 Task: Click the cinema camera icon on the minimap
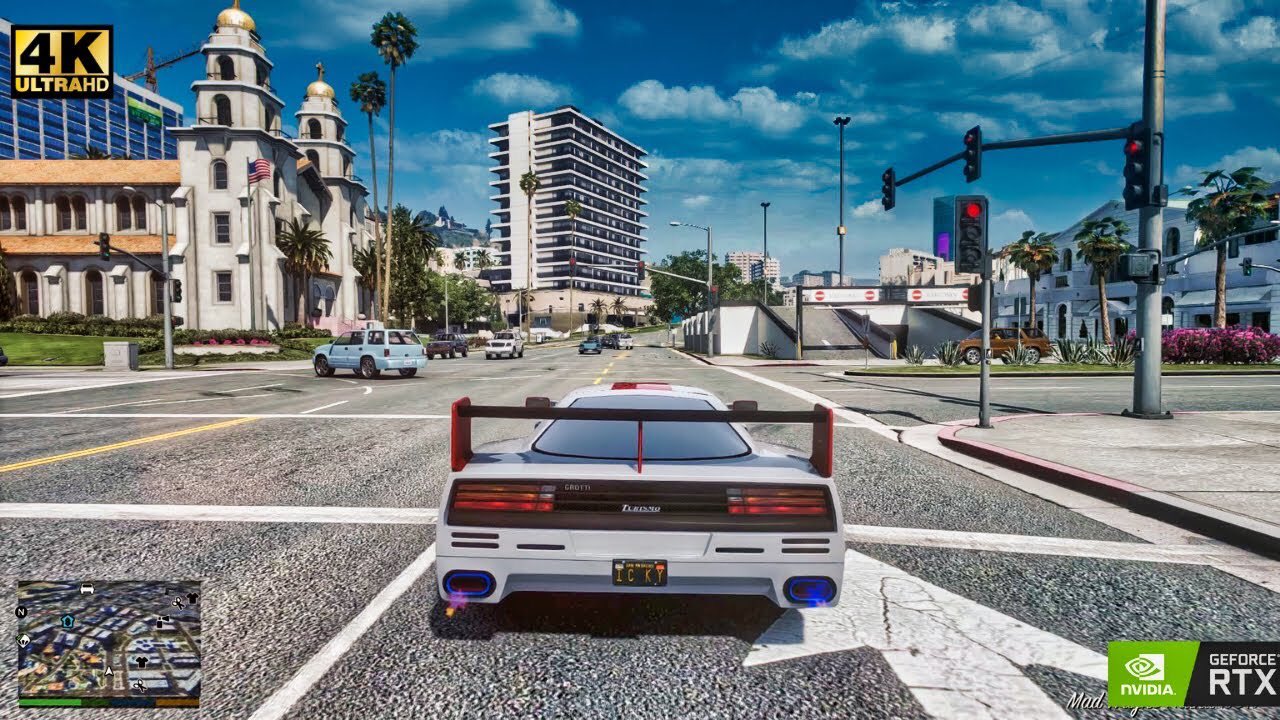(x=162, y=620)
